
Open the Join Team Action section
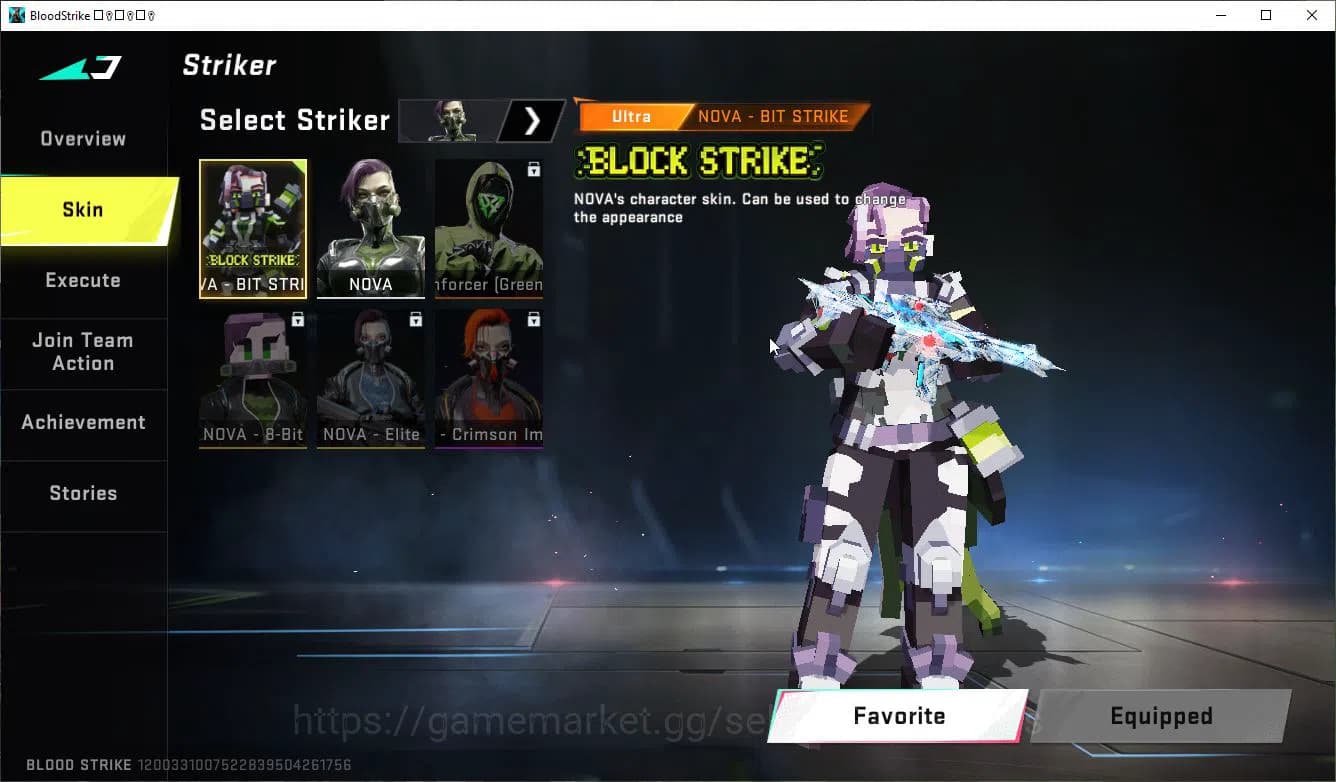tap(84, 352)
